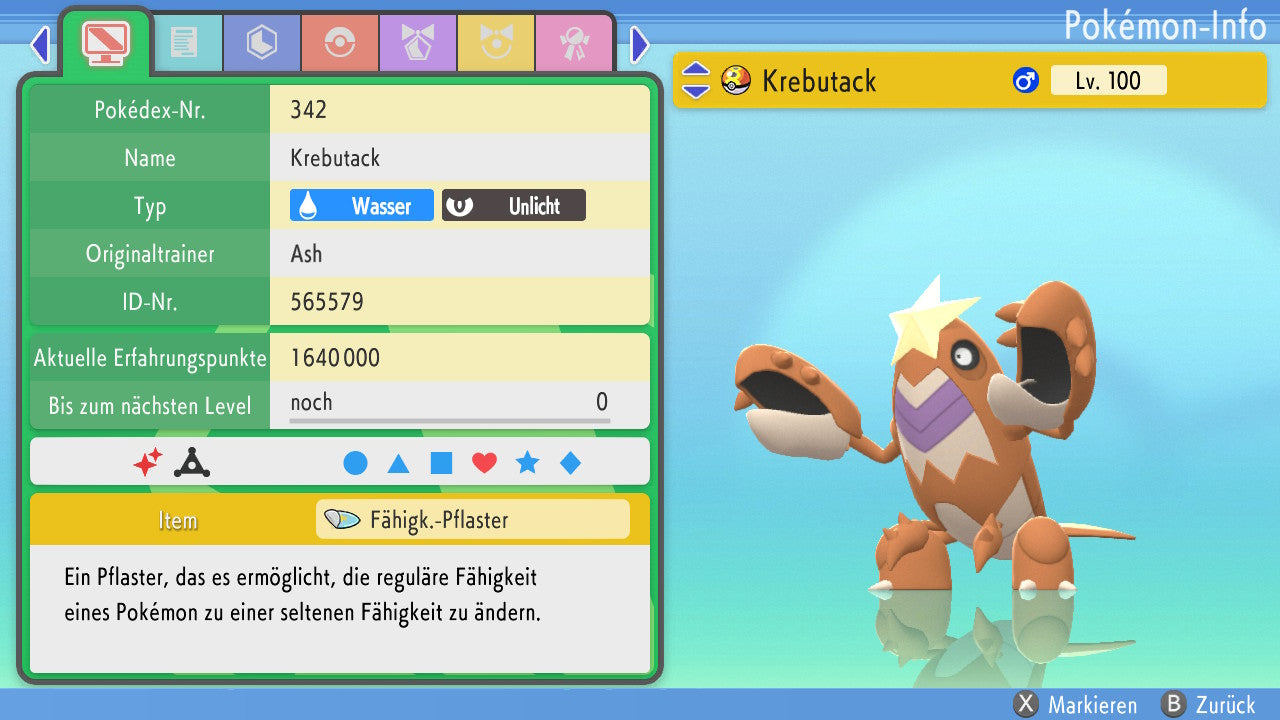Select the held item Fähigk.-Pflaster

pos(472,520)
